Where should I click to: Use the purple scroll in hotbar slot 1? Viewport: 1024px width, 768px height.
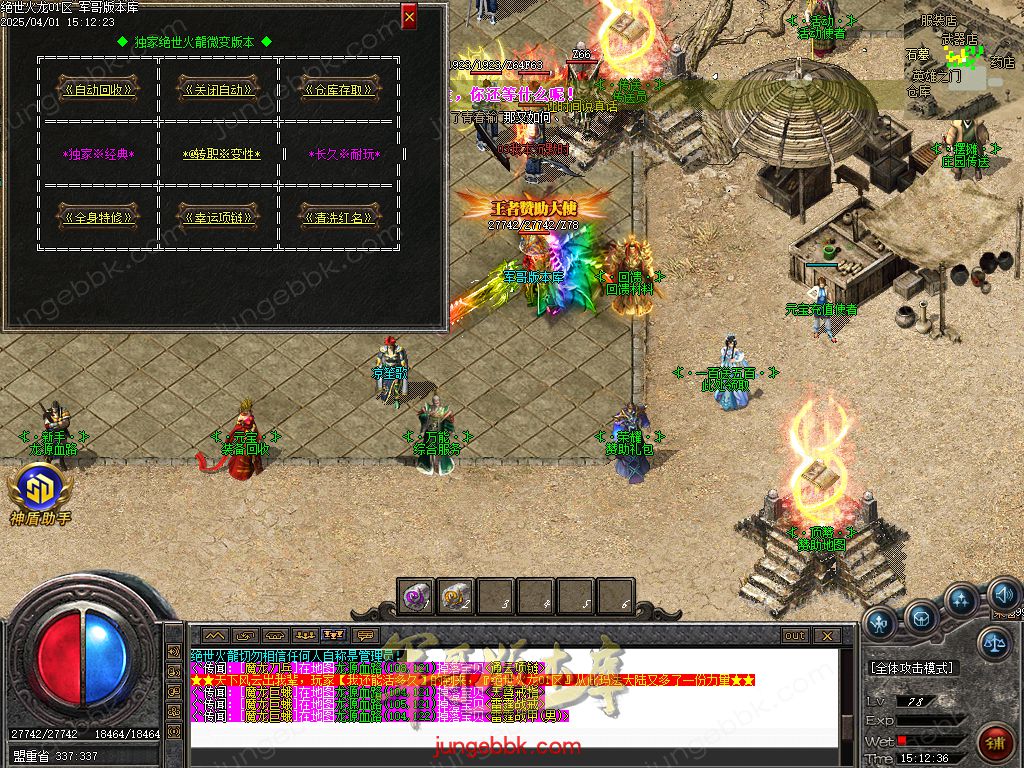click(x=415, y=597)
